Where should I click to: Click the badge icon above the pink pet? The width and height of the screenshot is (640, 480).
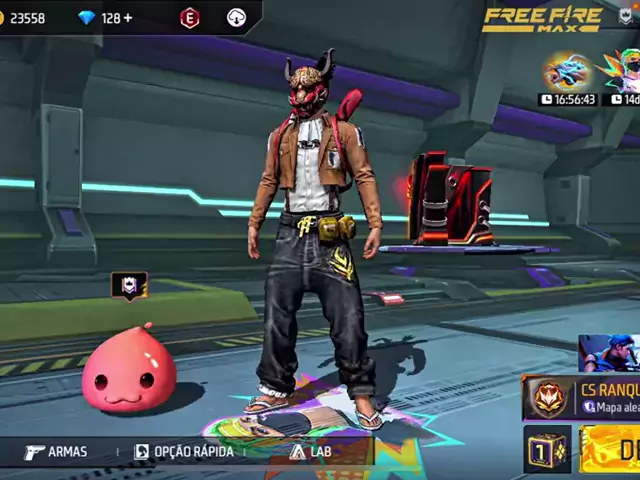[x=129, y=286]
